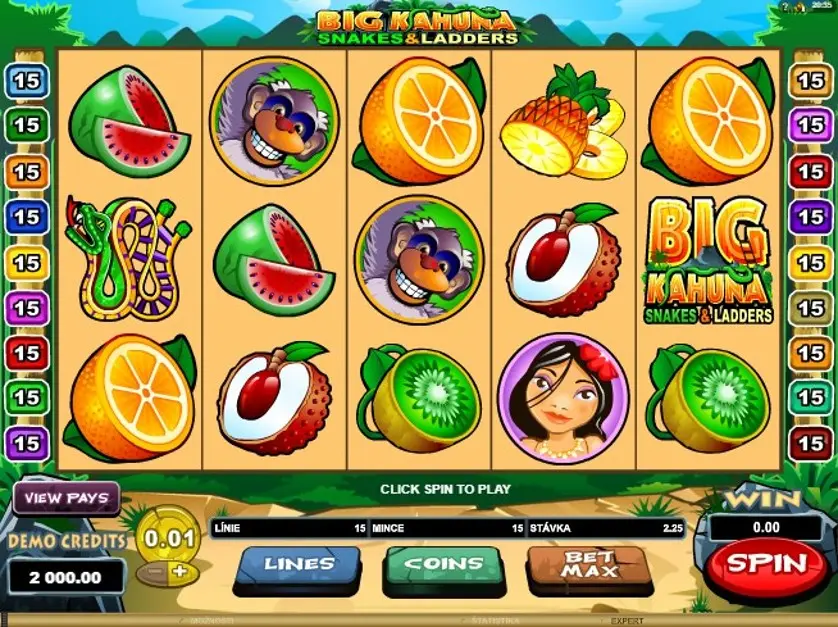Activate the Bet Max button
This screenshot has height=627, width=838.
pyautogui.click(x=587, y=564)
